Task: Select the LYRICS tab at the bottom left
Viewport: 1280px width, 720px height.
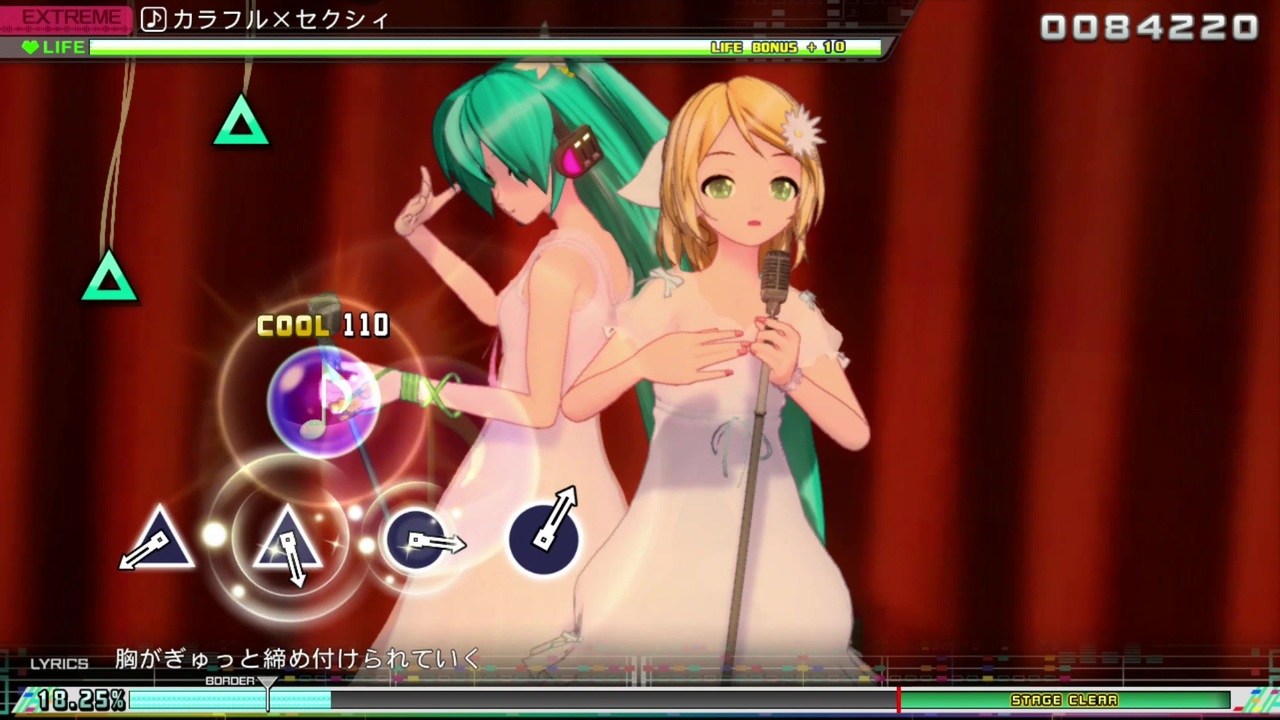Action: [58, 663]
